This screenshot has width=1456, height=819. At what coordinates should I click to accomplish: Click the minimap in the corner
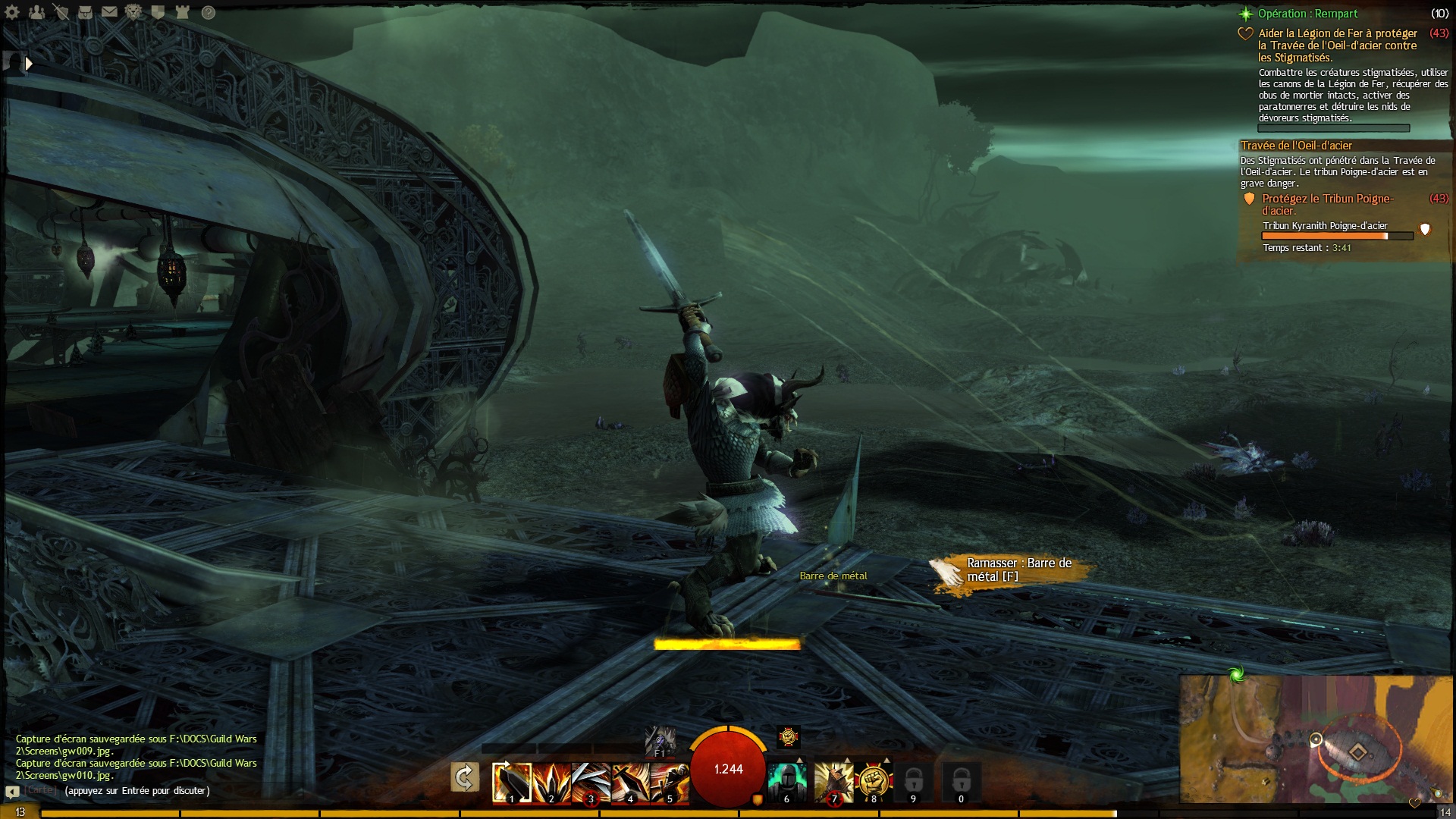pos(1316,739)
